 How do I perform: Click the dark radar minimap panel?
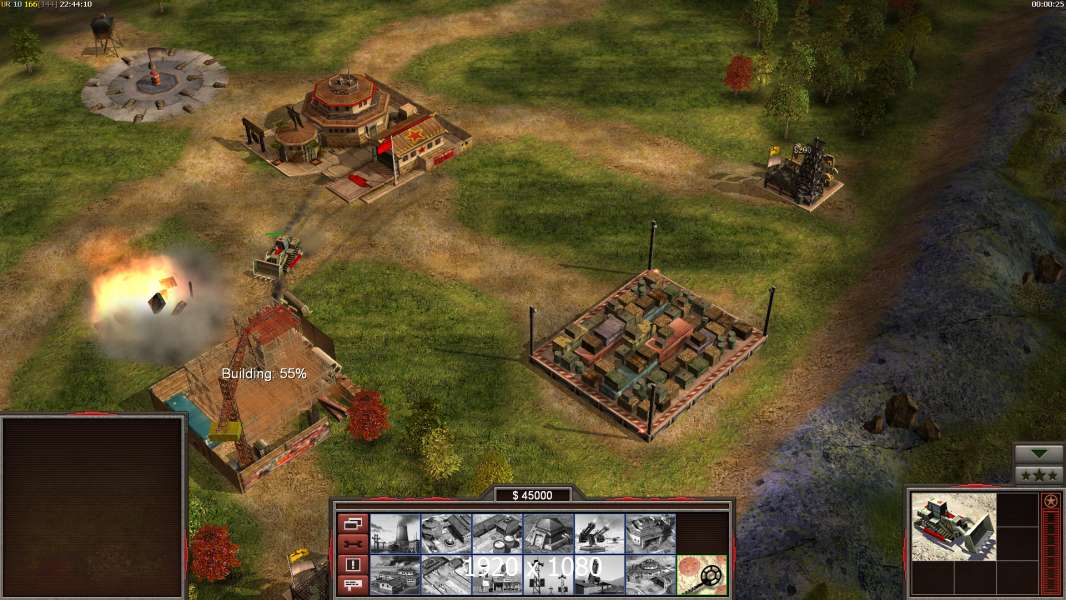click(93, 507)
